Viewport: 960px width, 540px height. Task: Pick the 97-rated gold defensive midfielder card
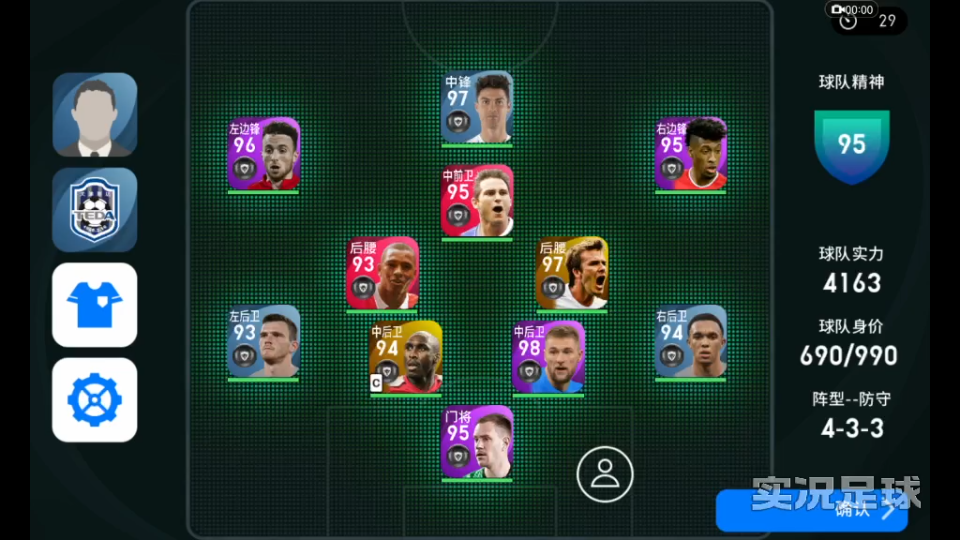572,272
